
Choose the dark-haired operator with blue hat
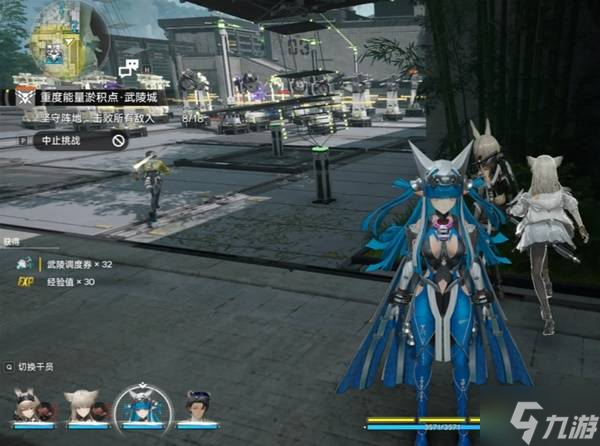(x=200, y=407)
